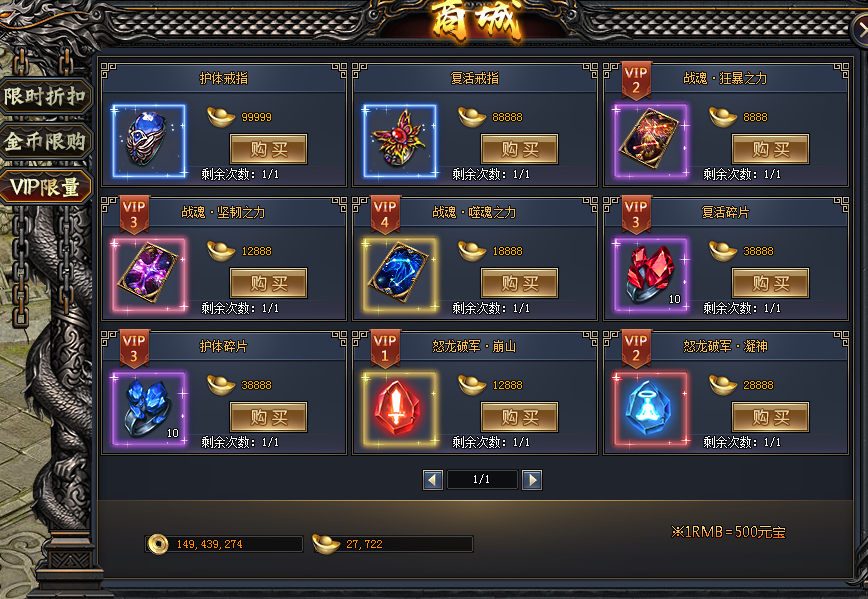This screenshot has width=868, height=599.
Task: Inspect the 护体戒指 ring icon
Action: (150, 140)
